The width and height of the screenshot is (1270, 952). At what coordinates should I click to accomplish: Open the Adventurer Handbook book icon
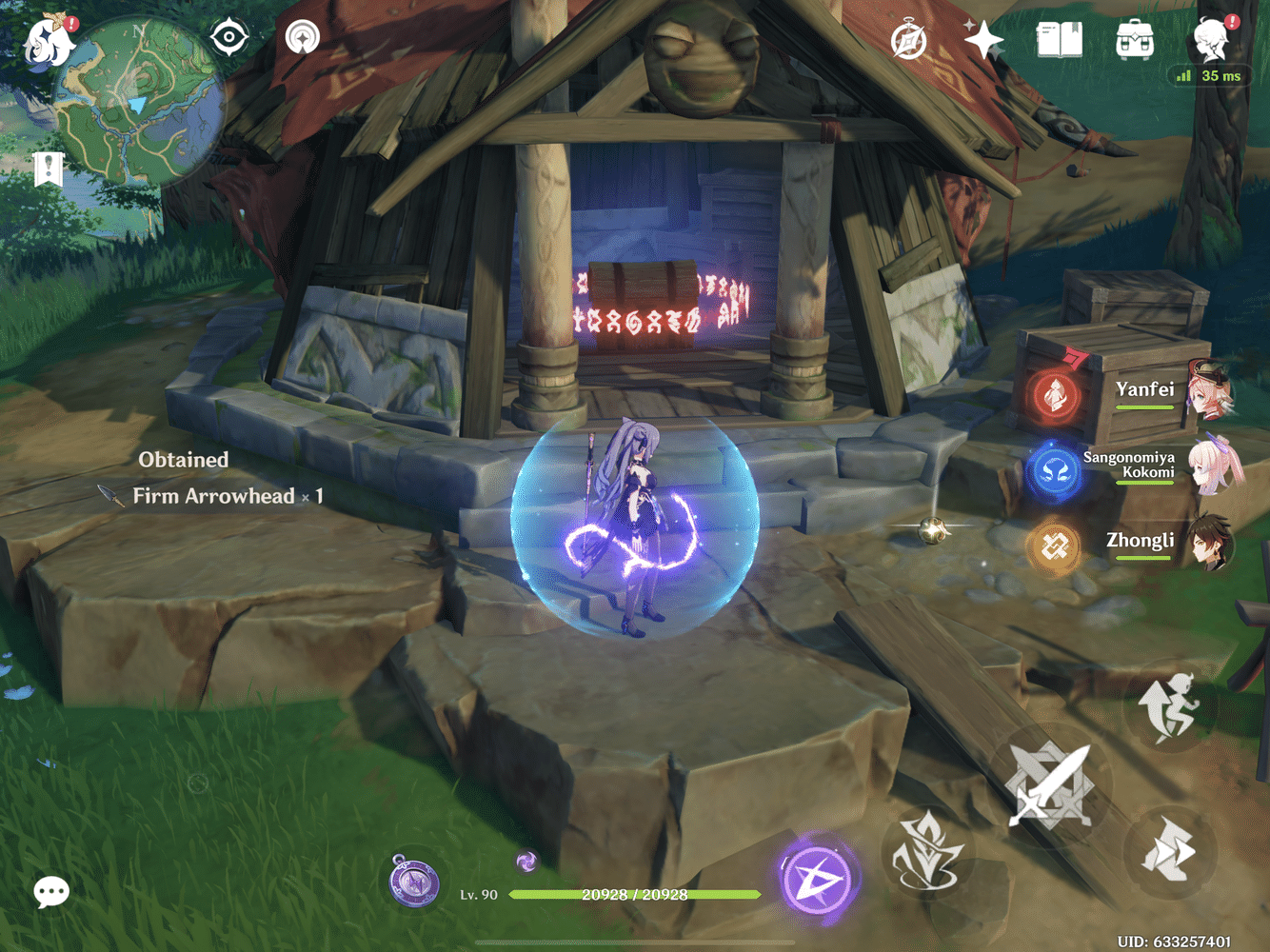click(1060, 38)
